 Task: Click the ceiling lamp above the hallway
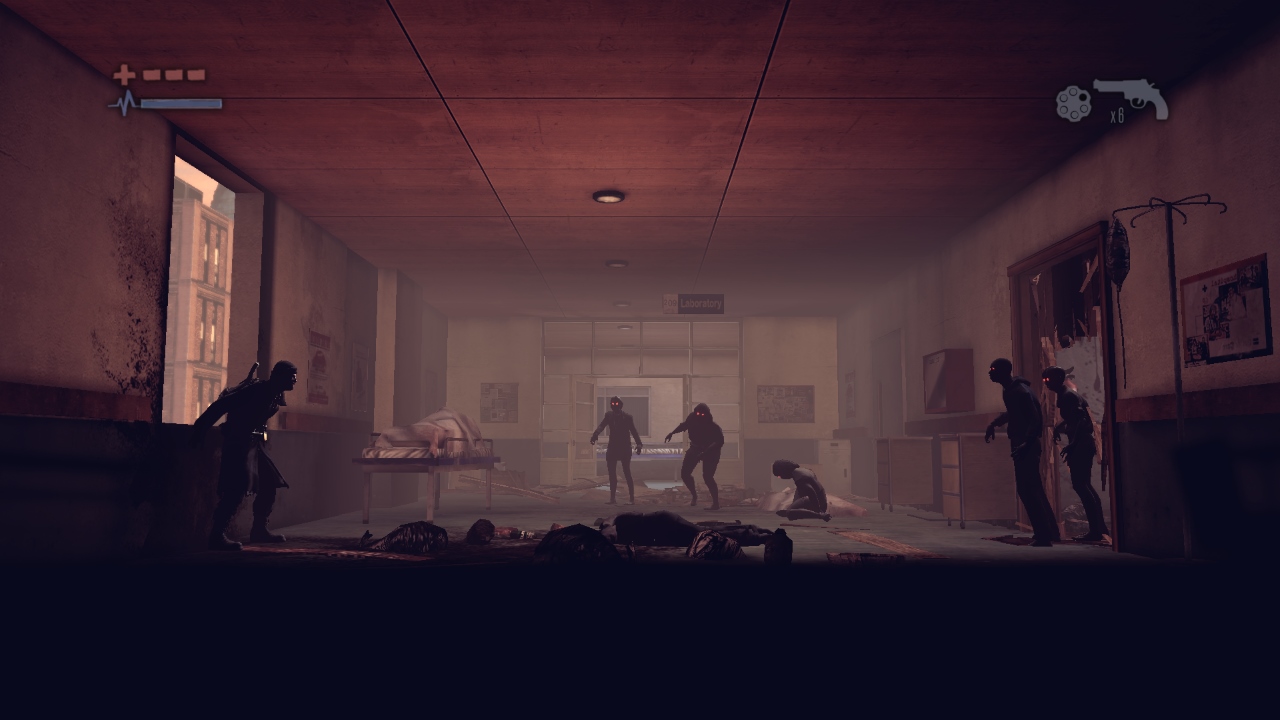(x=610, y=196)
